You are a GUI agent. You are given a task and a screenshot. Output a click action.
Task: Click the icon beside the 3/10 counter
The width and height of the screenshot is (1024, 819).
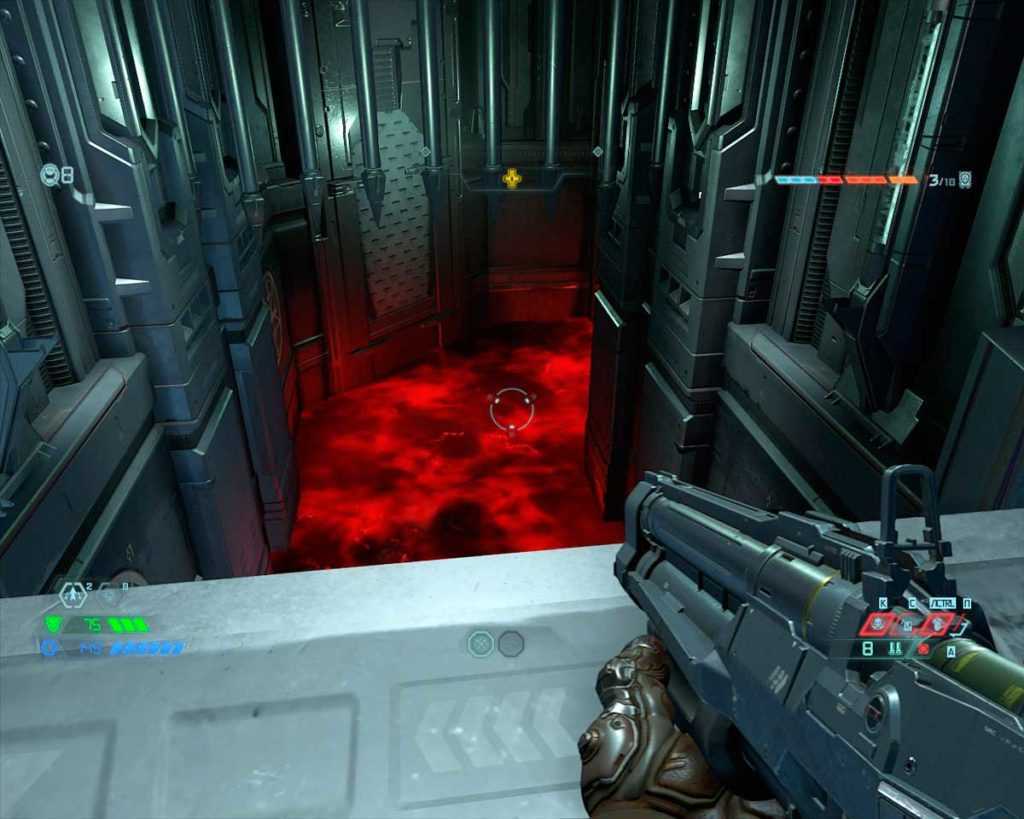tap(964, 180)
